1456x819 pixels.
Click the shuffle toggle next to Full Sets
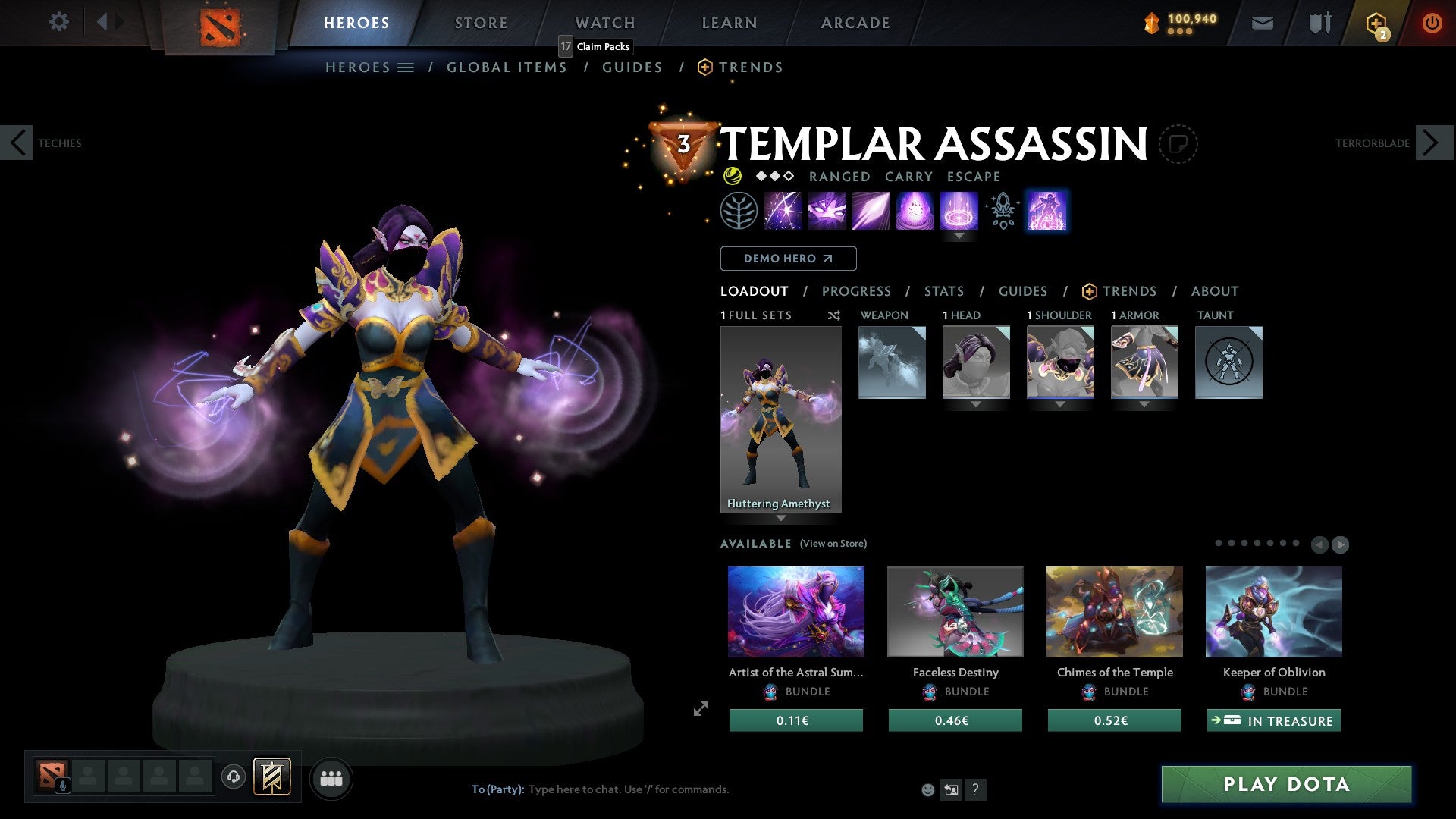pyautogui.click(x=833, y=315)
